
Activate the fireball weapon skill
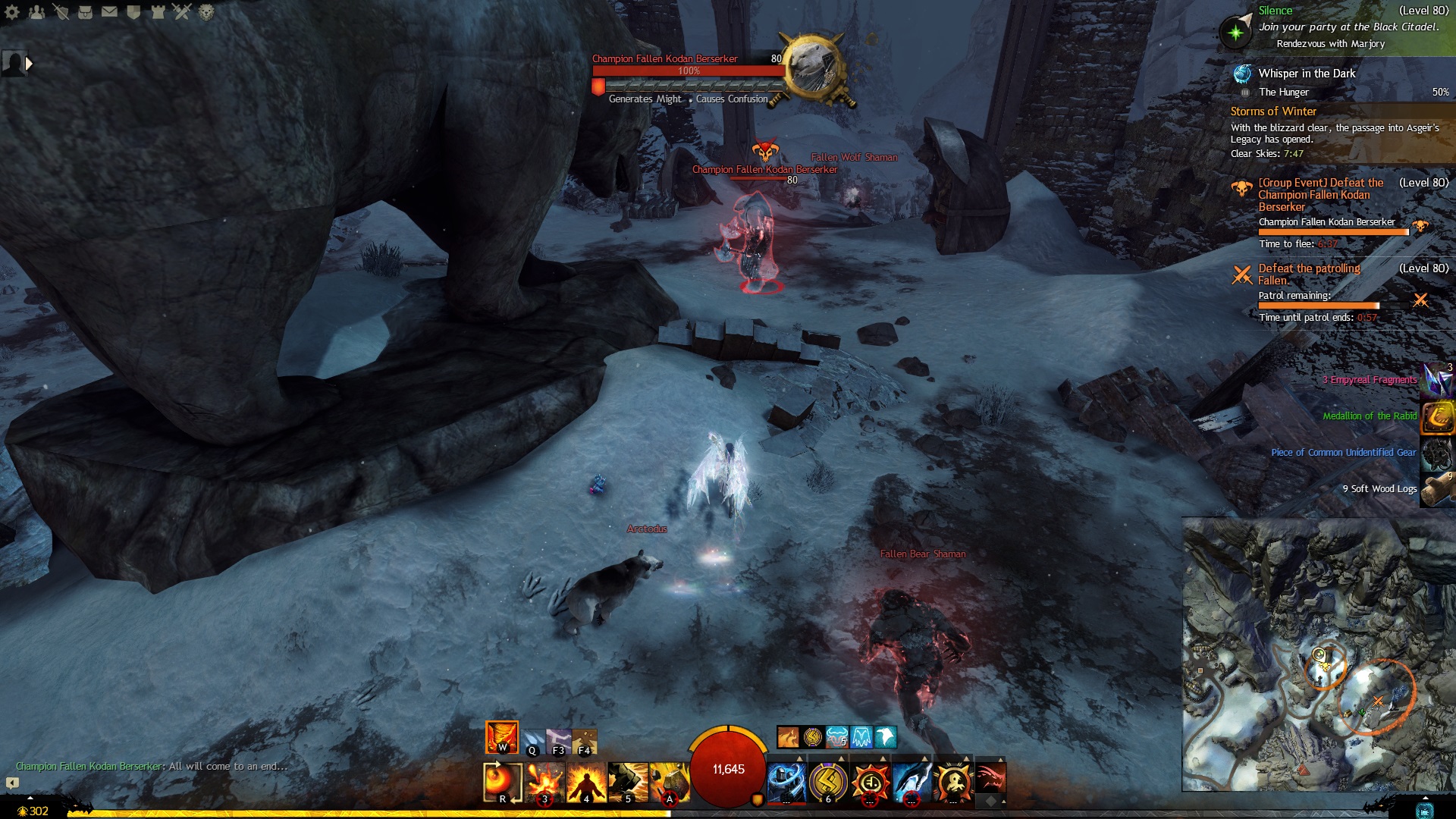click(x=502, y=781)
